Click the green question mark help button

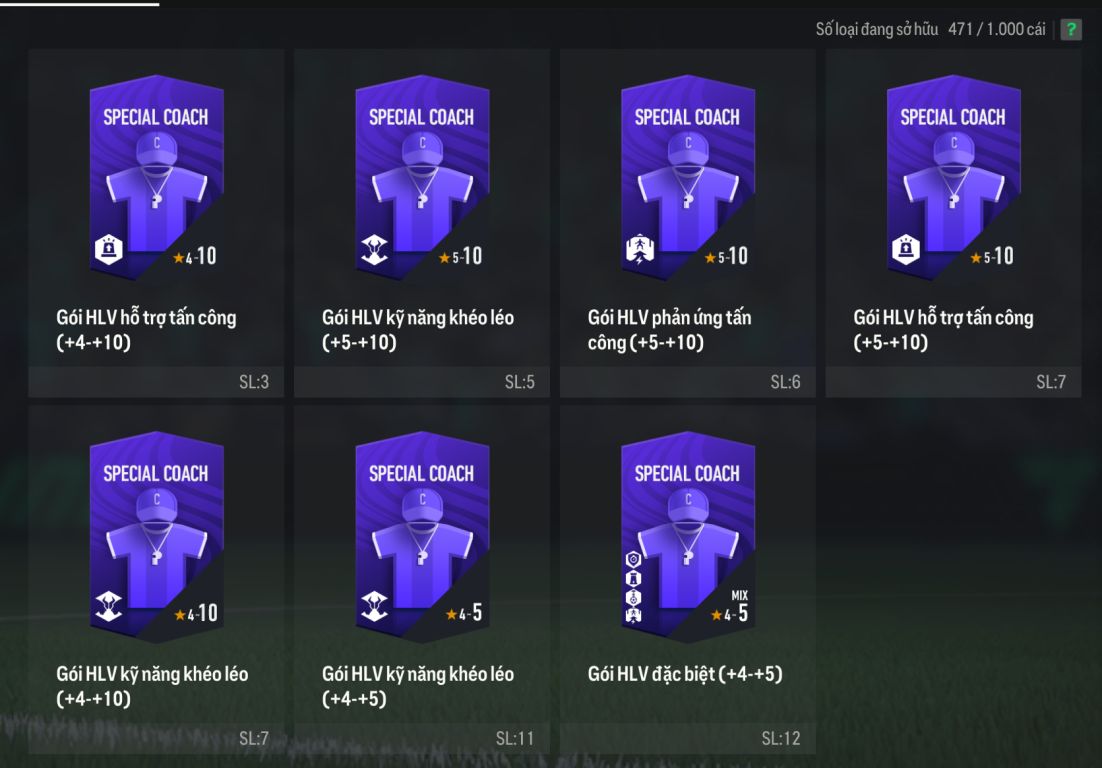[x=1070, y=29]
